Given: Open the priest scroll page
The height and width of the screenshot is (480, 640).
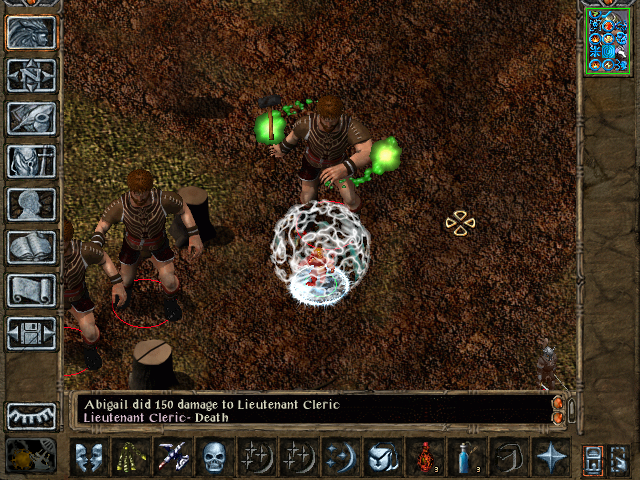Looking at the screenshot, I should pyautogui.click(x=32, y=290).
